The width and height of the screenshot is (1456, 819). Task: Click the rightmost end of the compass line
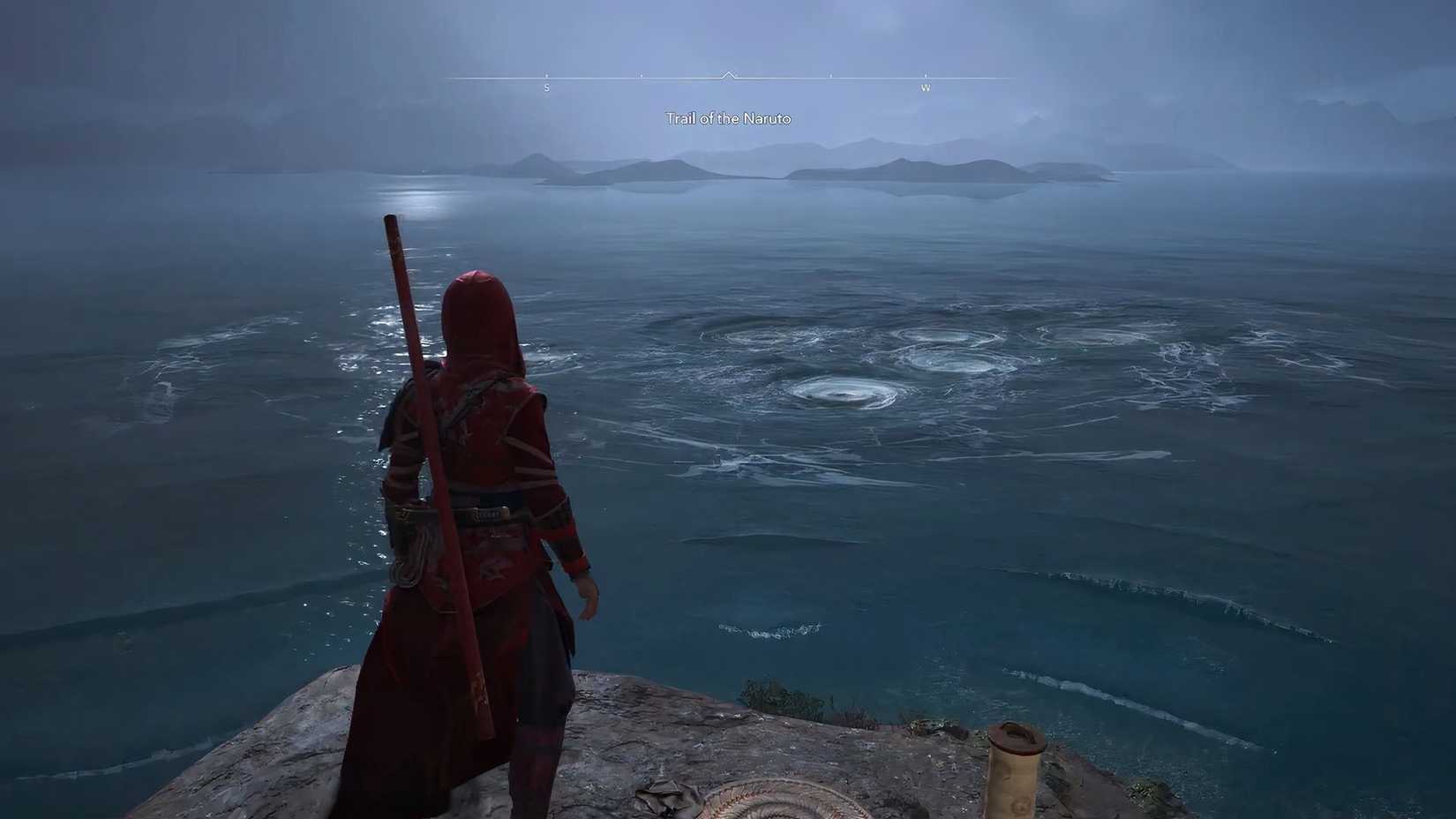1015,78
